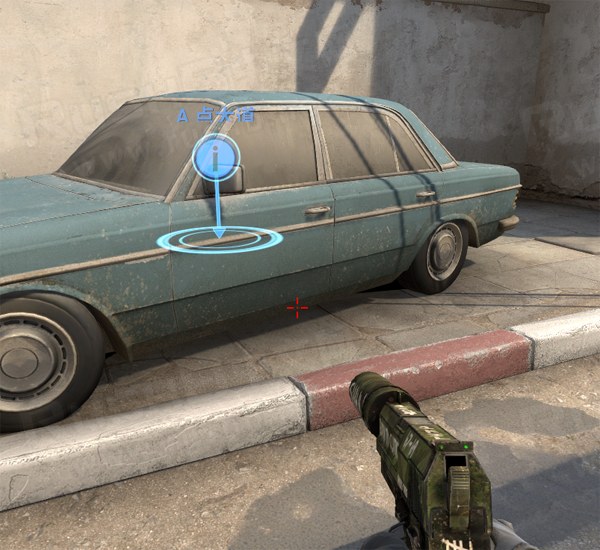Click the blue info marker icon
Viewport: 600px width, 550px height.
click(x=215, y=157)
